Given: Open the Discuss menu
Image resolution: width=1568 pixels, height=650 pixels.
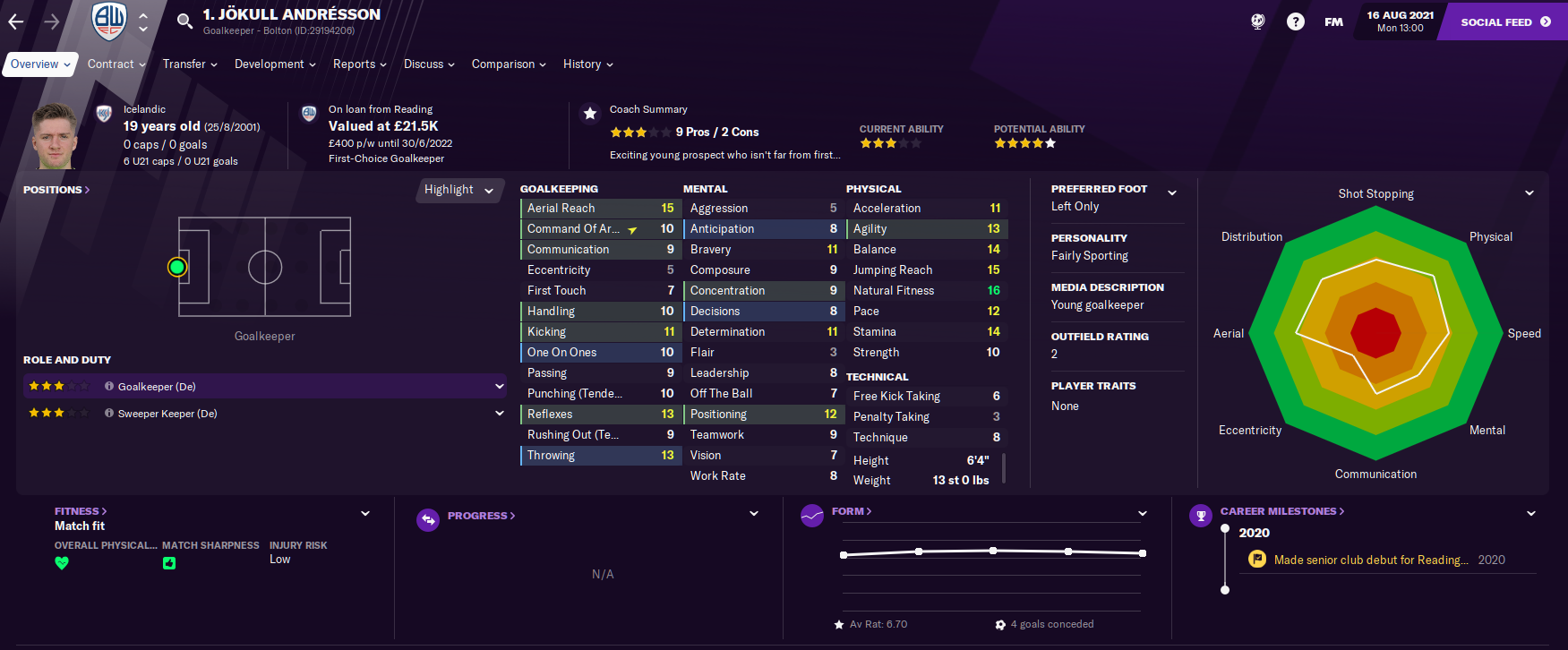Looking at the screenshot, I should (429, 64).
